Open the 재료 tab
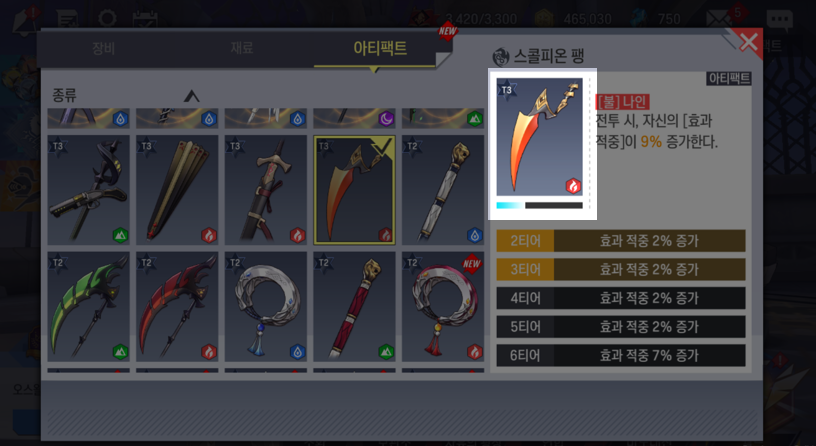The height and width of the screenshot is (446, 816). [241, 47]
